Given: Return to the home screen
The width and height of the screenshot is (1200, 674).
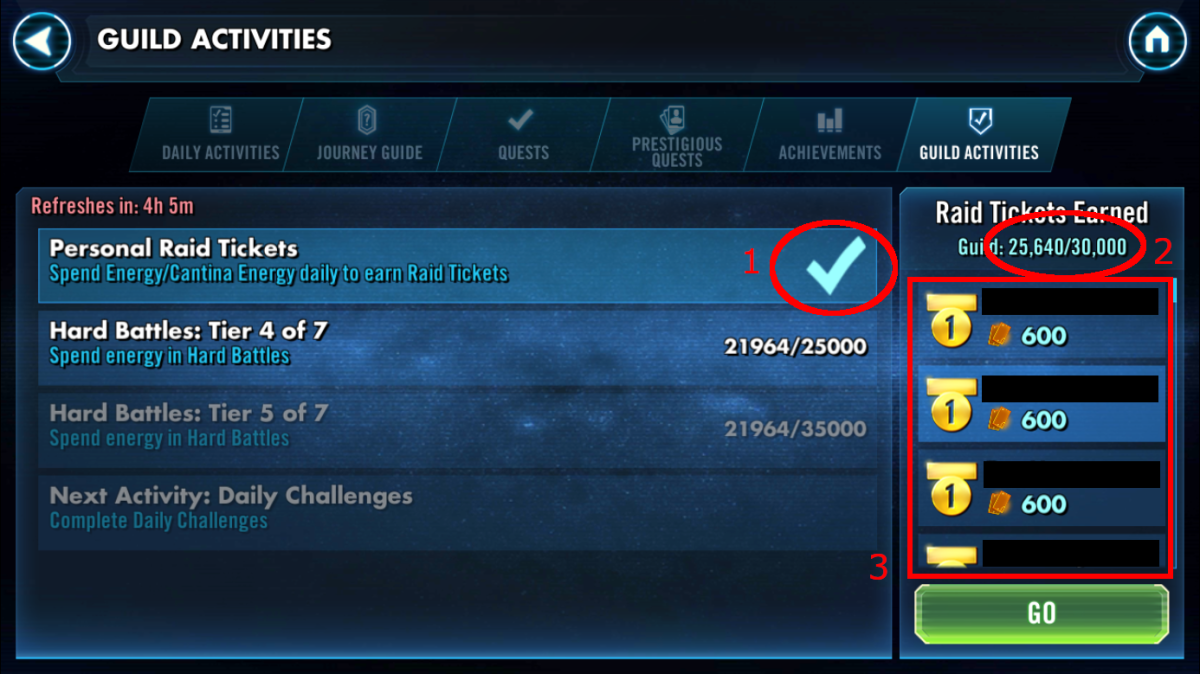Looking at the screenshot, I should [1157, 41].
